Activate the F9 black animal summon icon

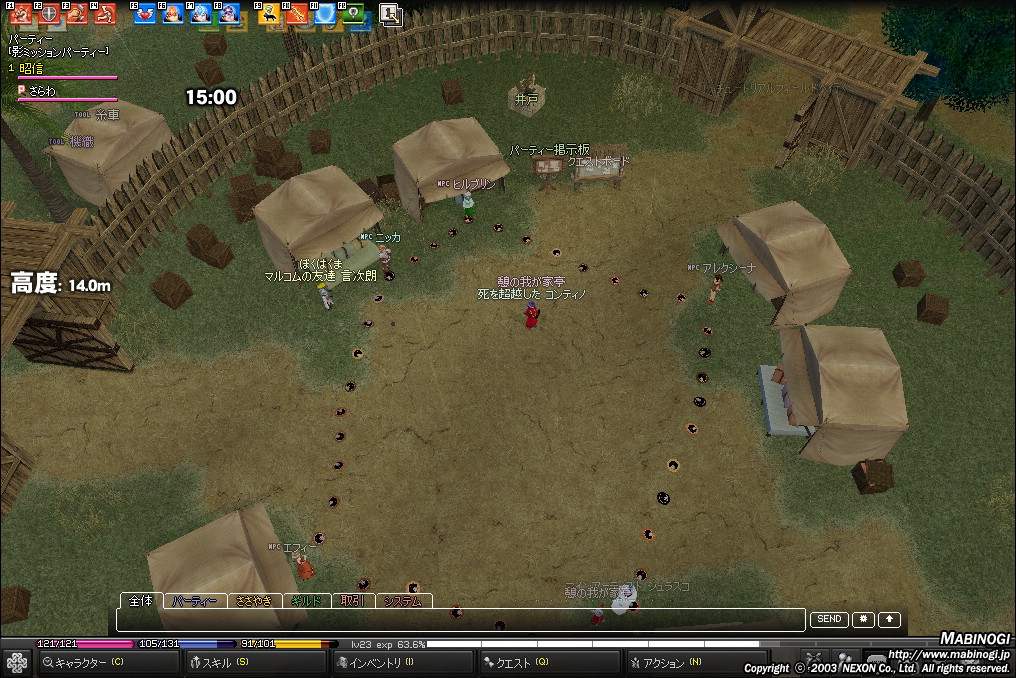tap(268, 14)
